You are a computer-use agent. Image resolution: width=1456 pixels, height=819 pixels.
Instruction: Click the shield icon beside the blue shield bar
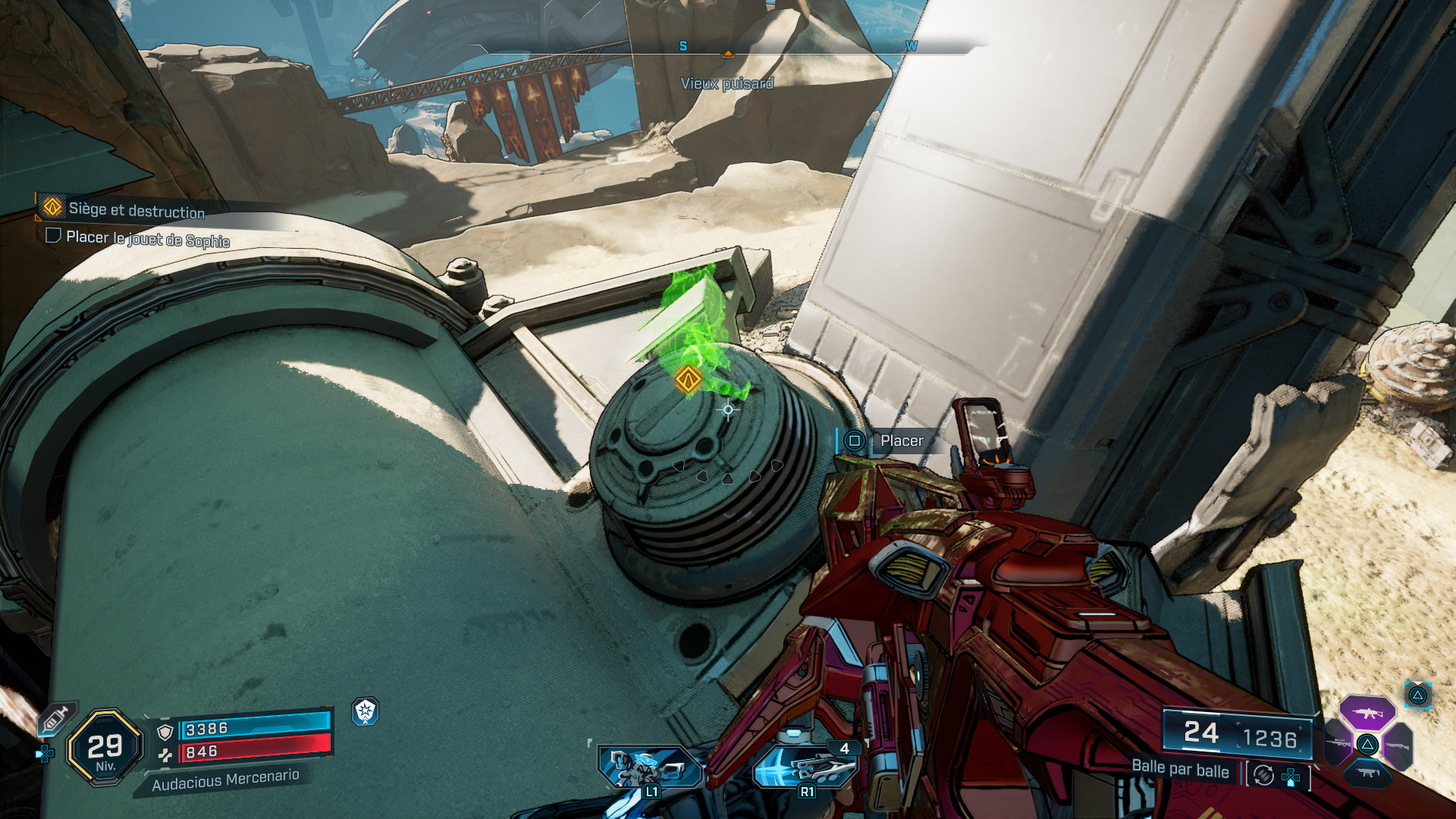(165, 732)
